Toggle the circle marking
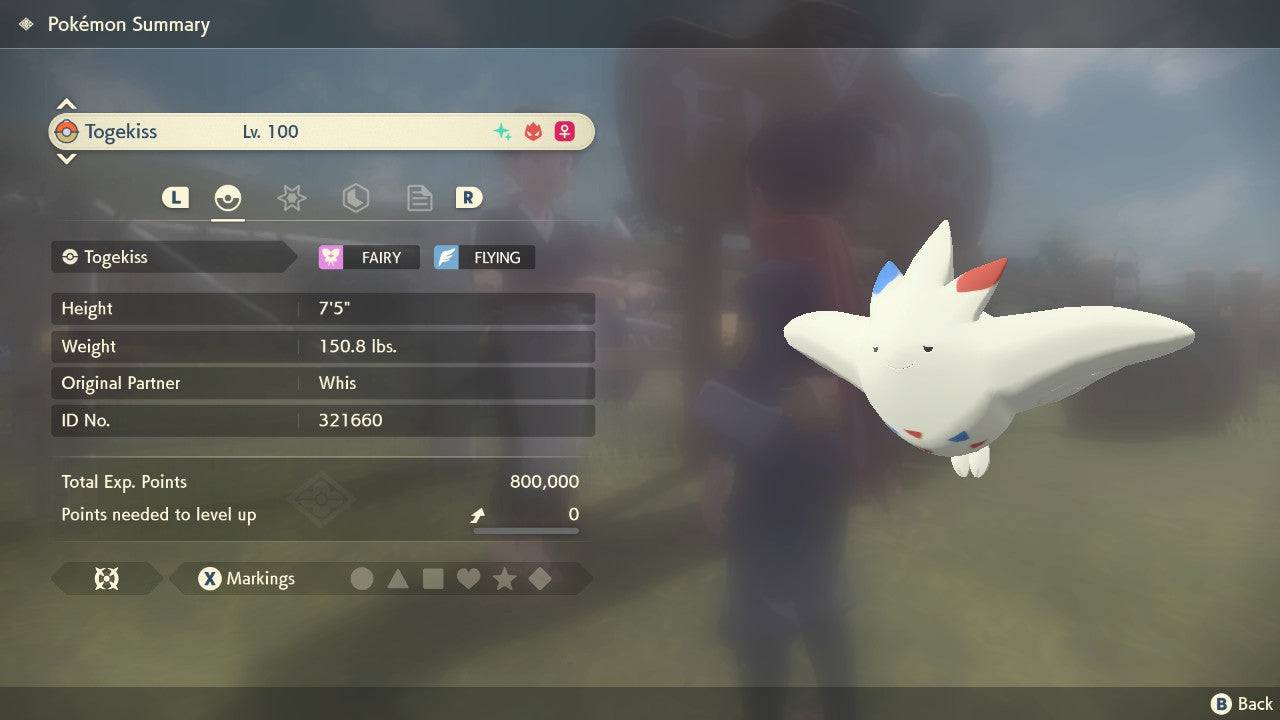The height and width of the screenshot is (720, 1280). click(x=362, y=579)
